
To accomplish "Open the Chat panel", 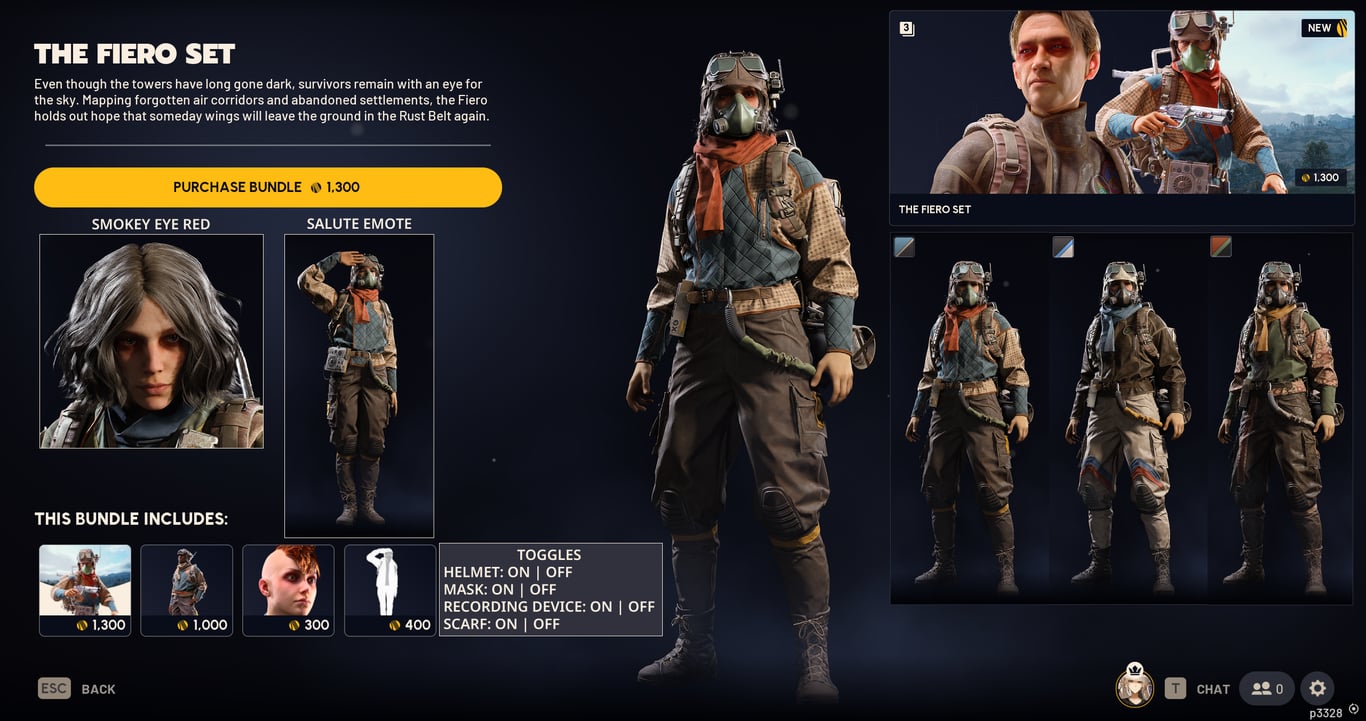I will pyautogui.click(x=1212, y=688).
